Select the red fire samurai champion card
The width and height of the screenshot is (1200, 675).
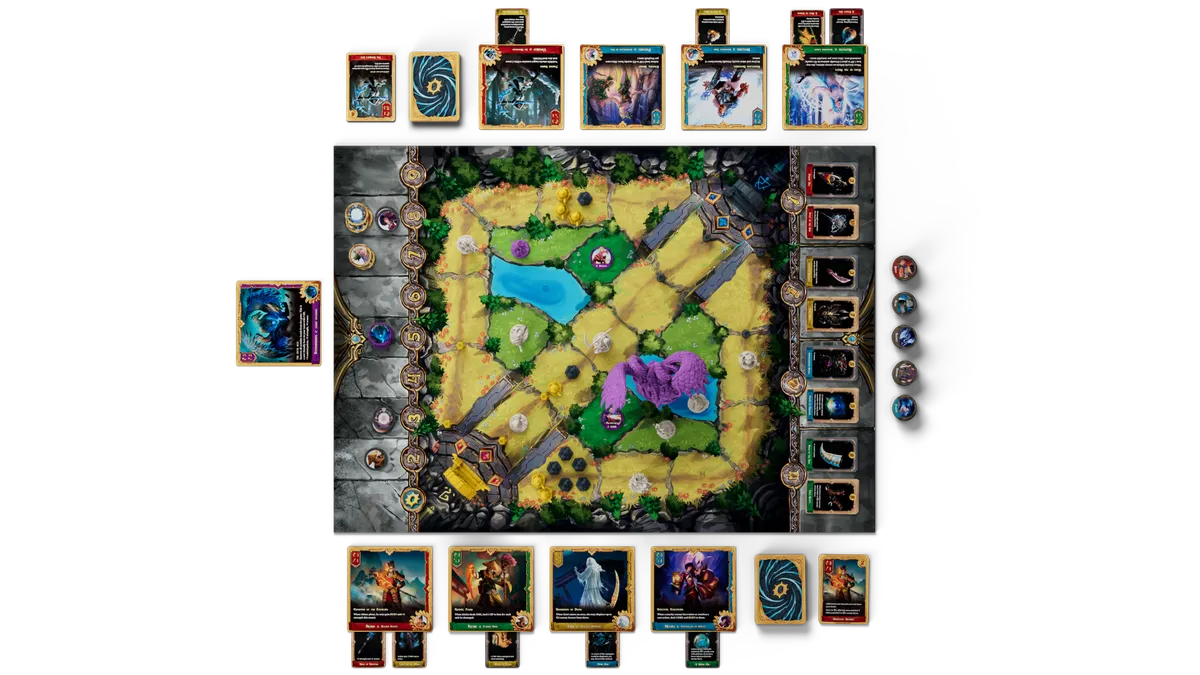[x=389, y=588]
